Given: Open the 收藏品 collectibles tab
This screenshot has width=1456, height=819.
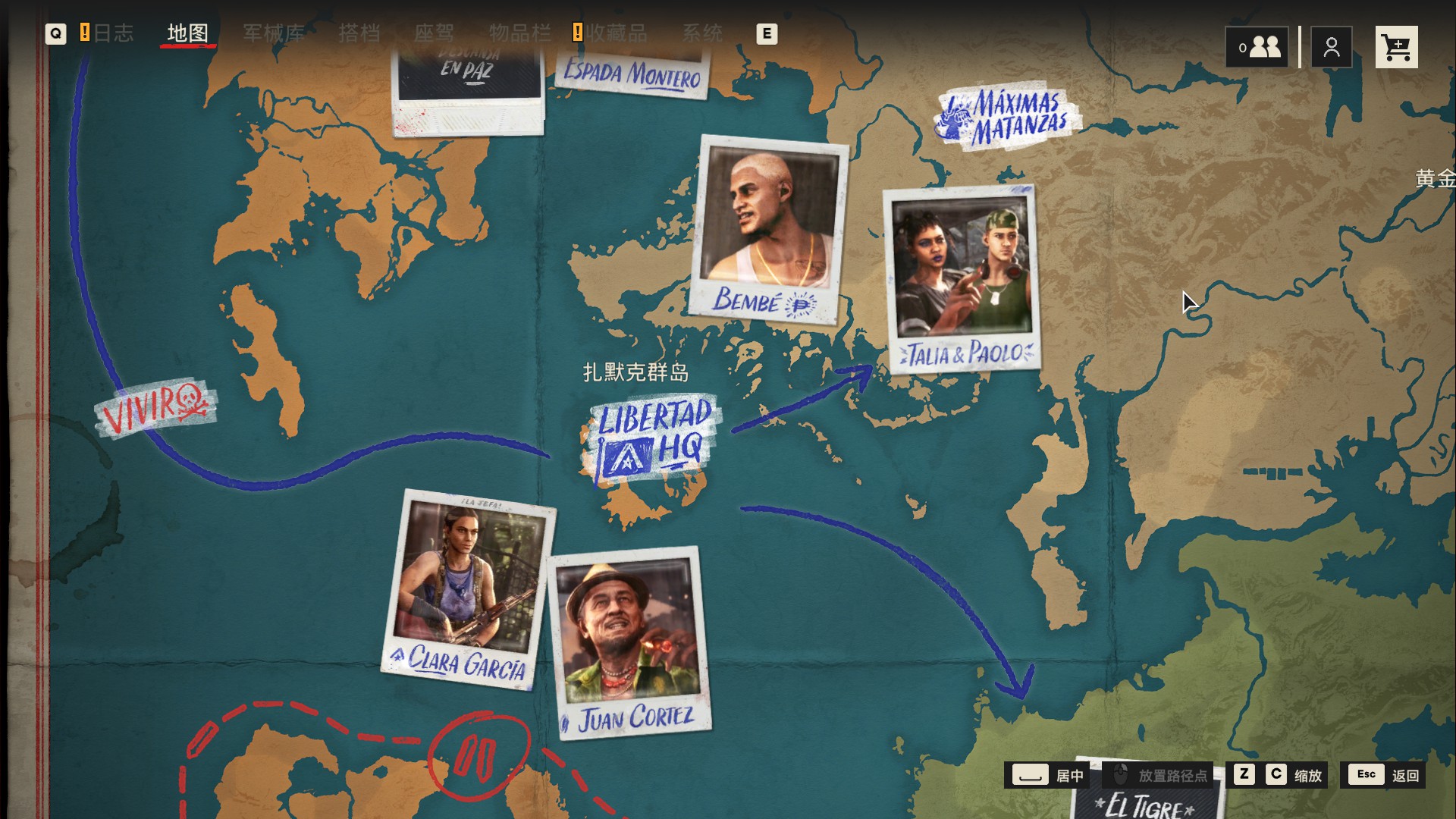Looking at the screenshot, I should (616, 33).
